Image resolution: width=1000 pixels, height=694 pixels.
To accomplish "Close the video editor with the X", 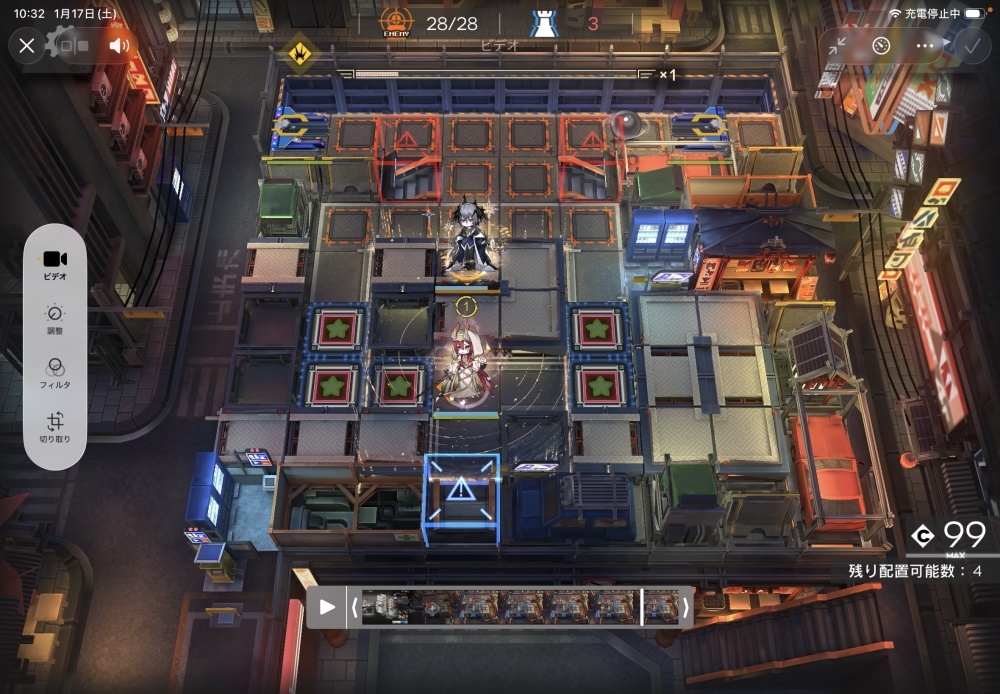I will pyautogui.click(x=27, y=45).
